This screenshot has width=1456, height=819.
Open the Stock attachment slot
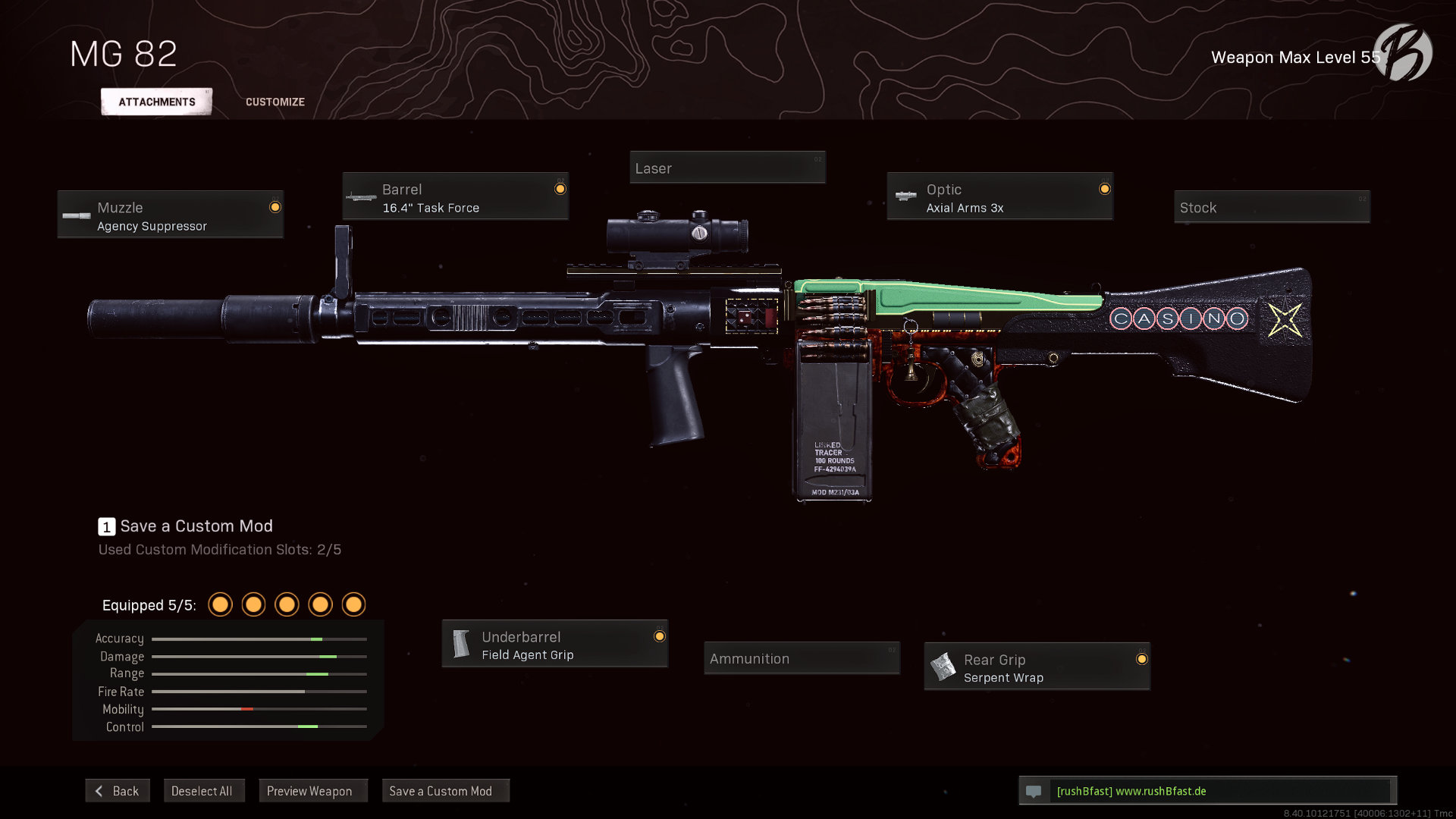coord(1272,207)
